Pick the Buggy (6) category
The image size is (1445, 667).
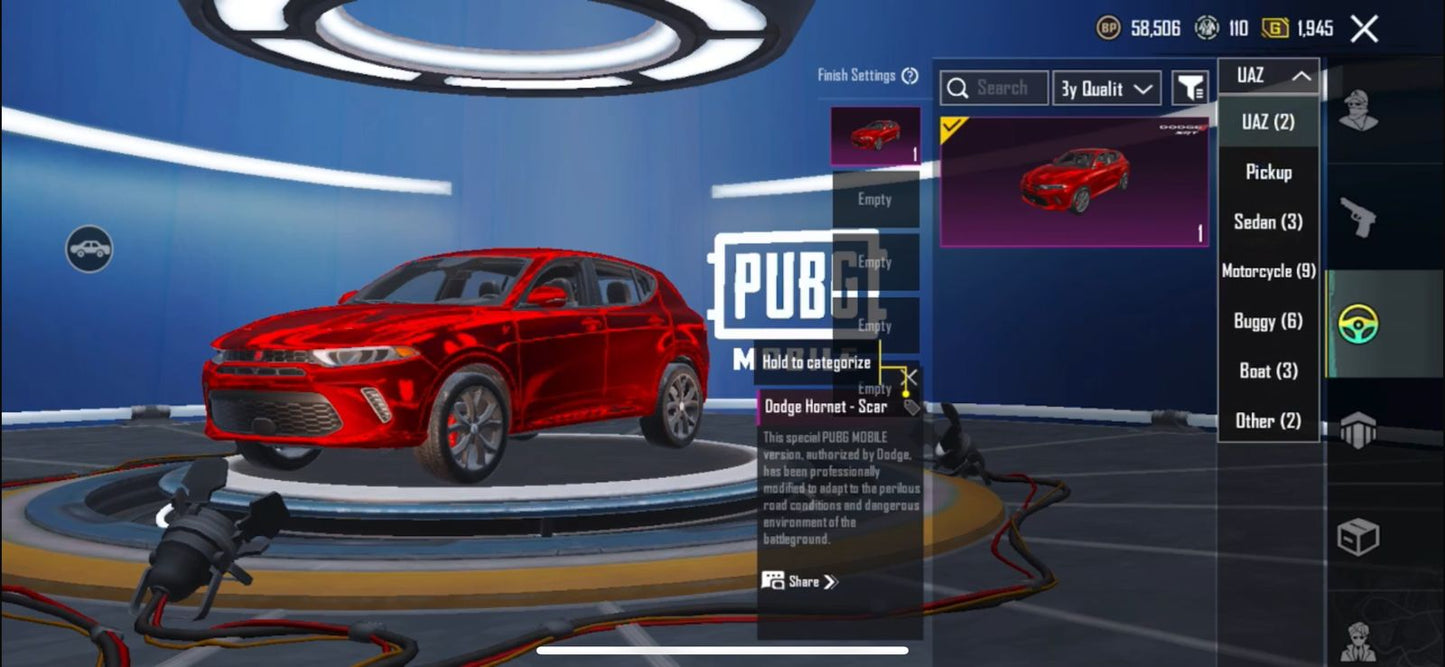coord(1268,321)
